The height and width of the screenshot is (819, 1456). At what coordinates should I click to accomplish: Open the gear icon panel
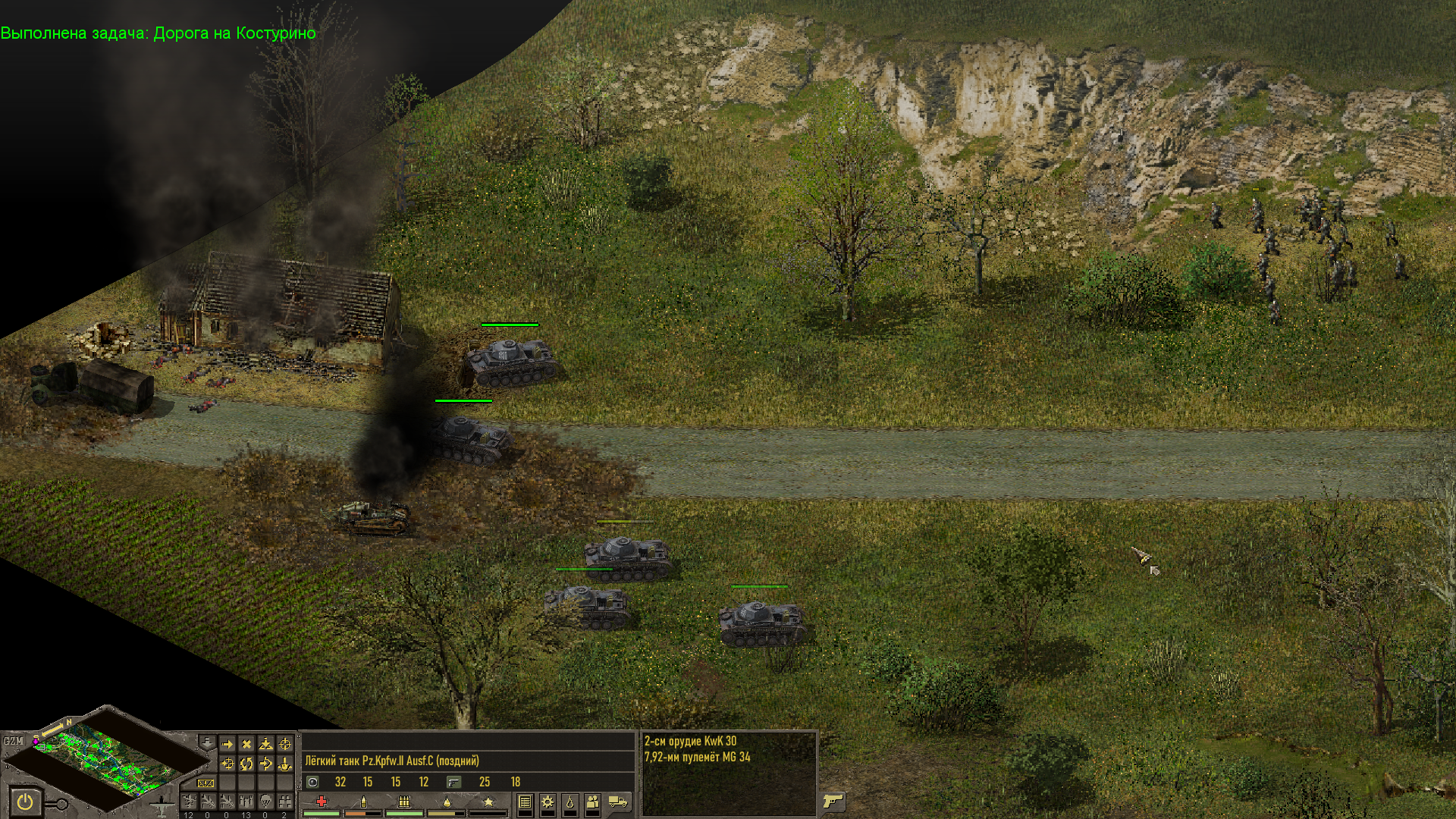[x=547, y=802]
